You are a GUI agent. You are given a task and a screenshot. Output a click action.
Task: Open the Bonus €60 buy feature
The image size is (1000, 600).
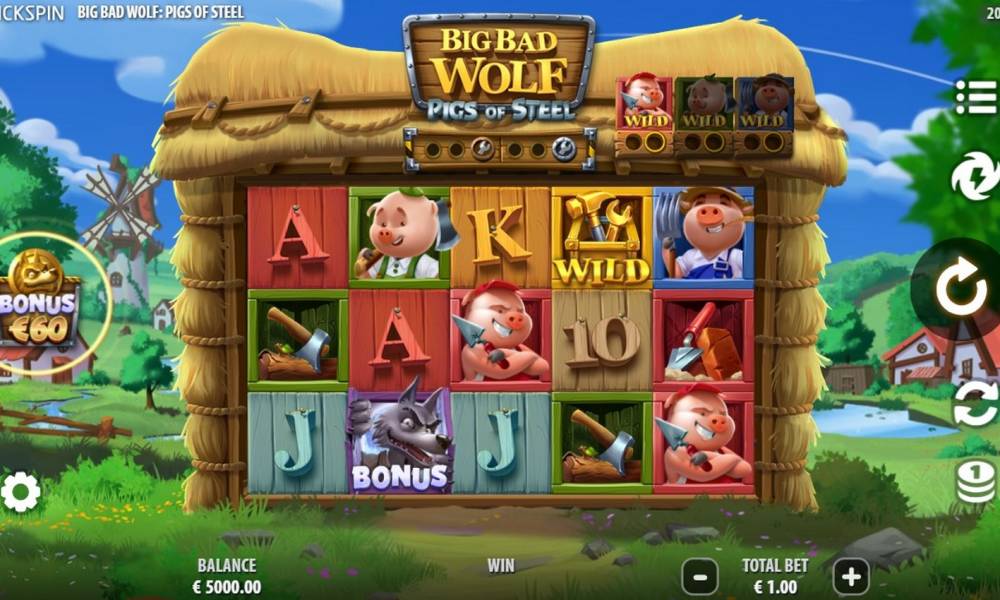click(40, 301)
